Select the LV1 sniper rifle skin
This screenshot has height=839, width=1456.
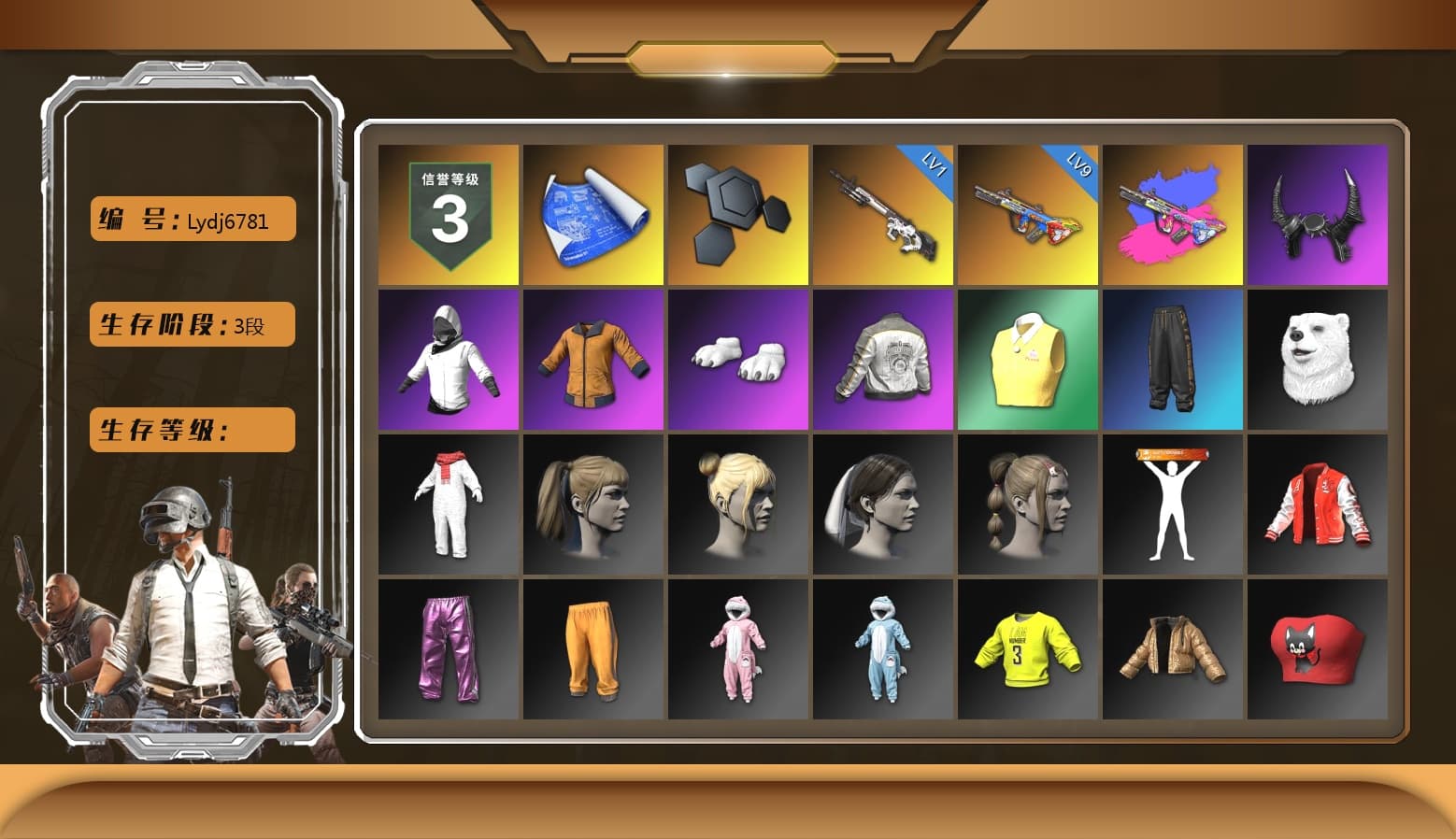click(882, 213)
